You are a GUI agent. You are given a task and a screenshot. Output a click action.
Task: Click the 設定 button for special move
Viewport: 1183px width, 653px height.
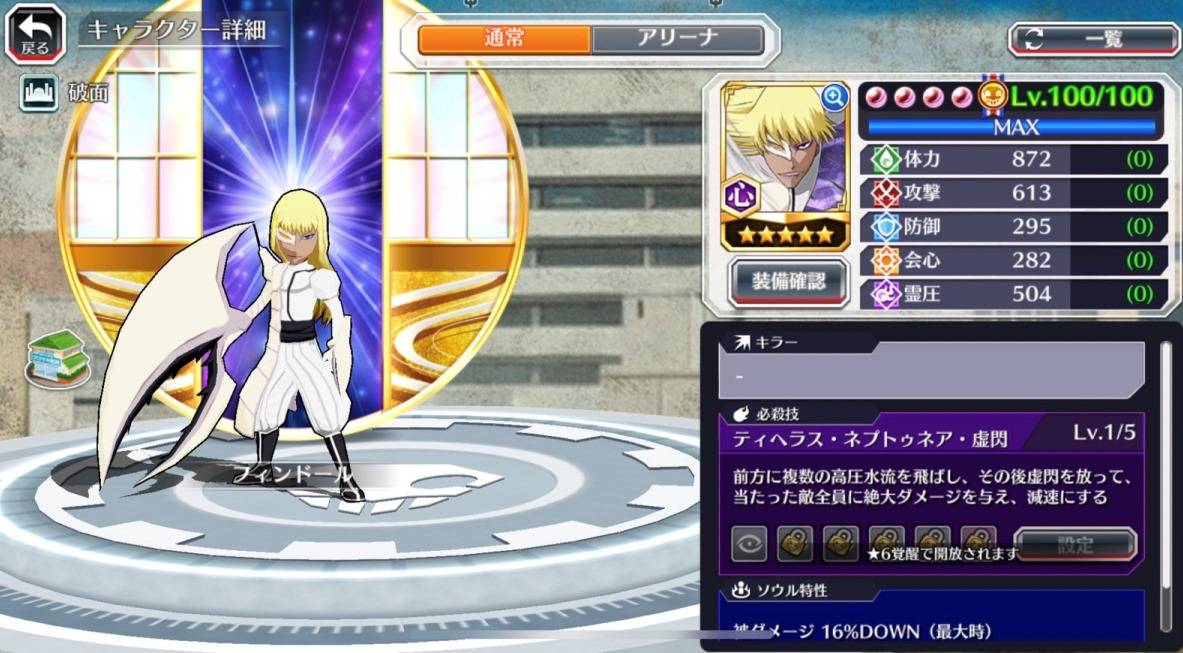[x=1075, y=546]
